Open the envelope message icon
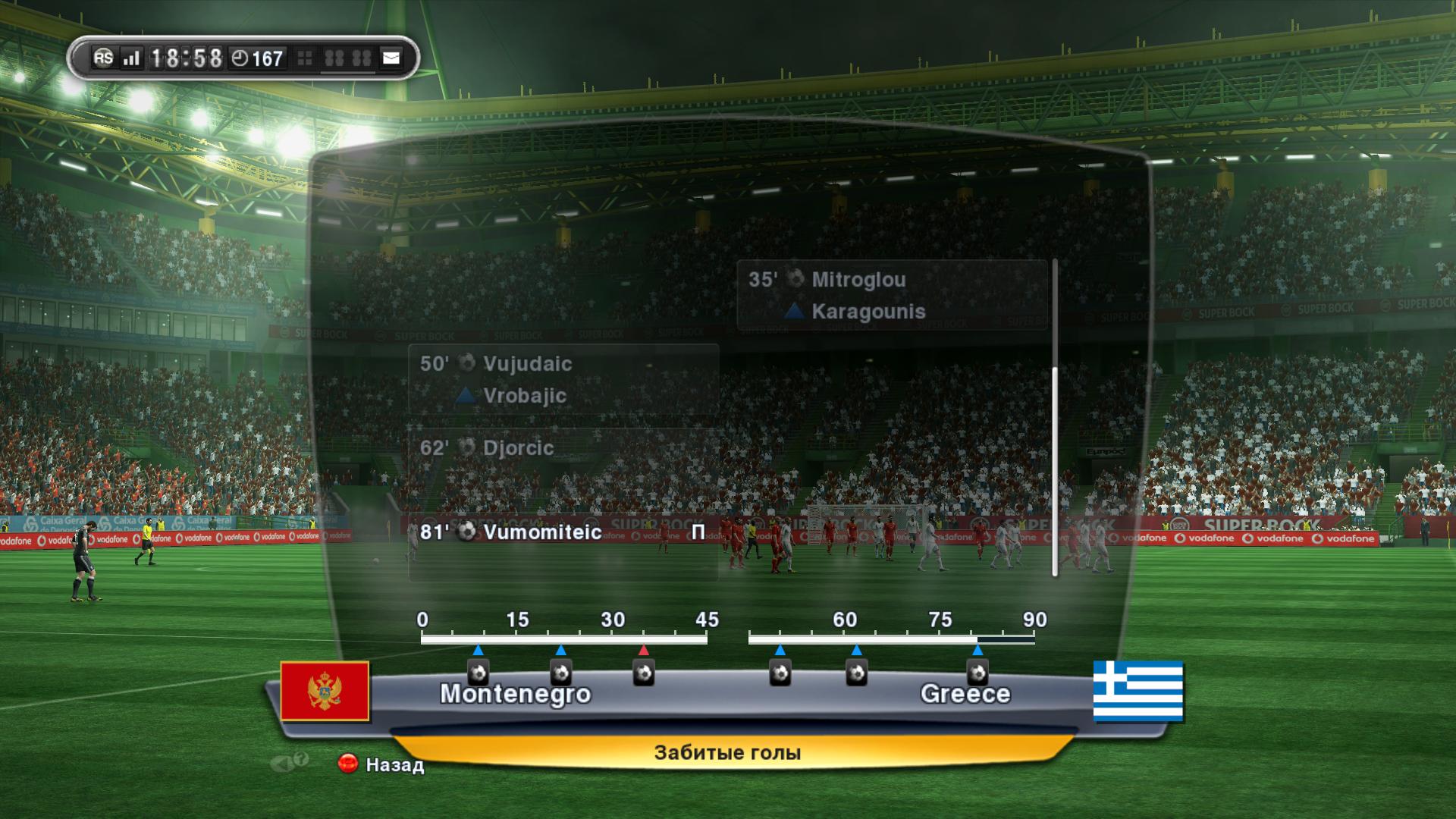The width and height of the screenshot is (1456, 819). 391,58
